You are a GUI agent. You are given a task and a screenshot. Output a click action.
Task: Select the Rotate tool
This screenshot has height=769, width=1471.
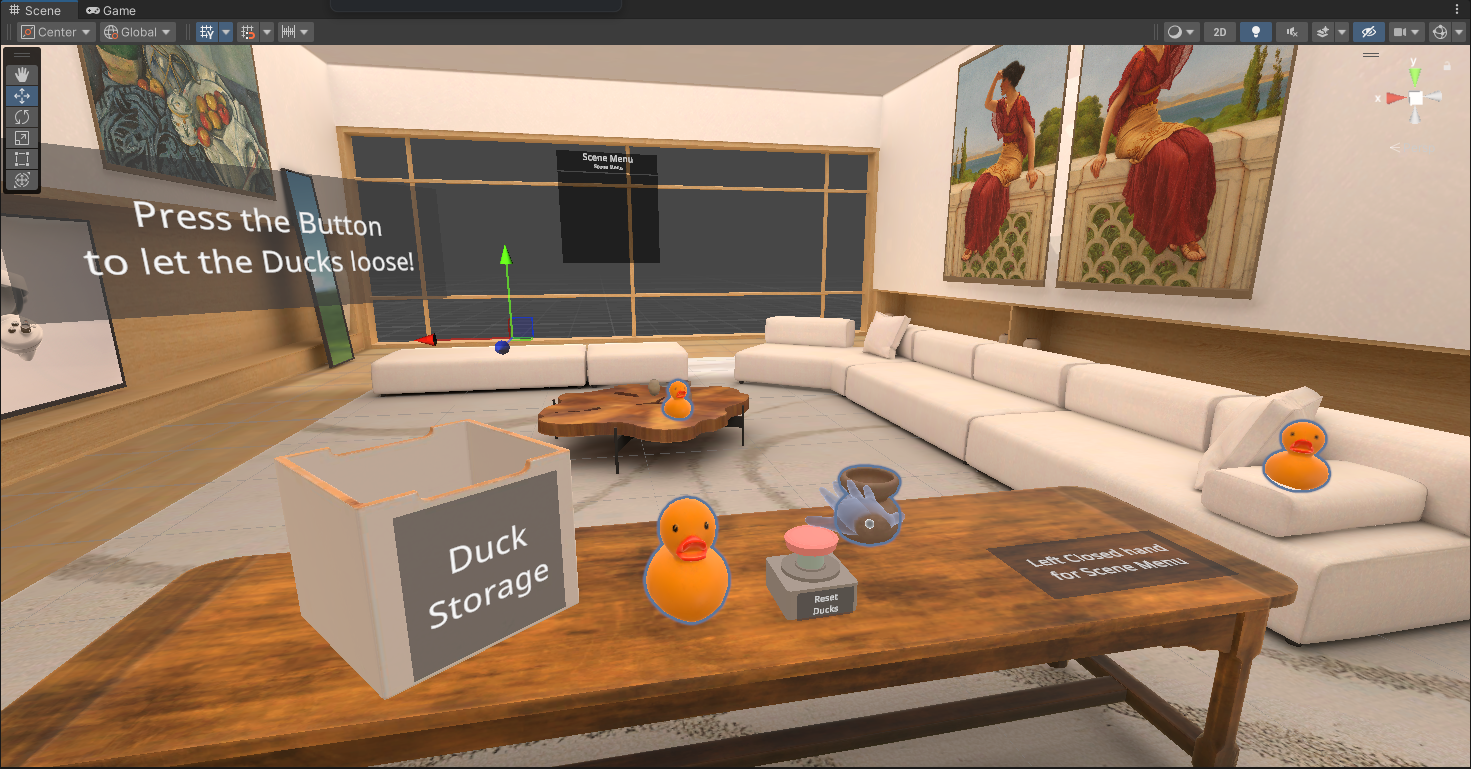pyautogui.click(x=22, y=116)
